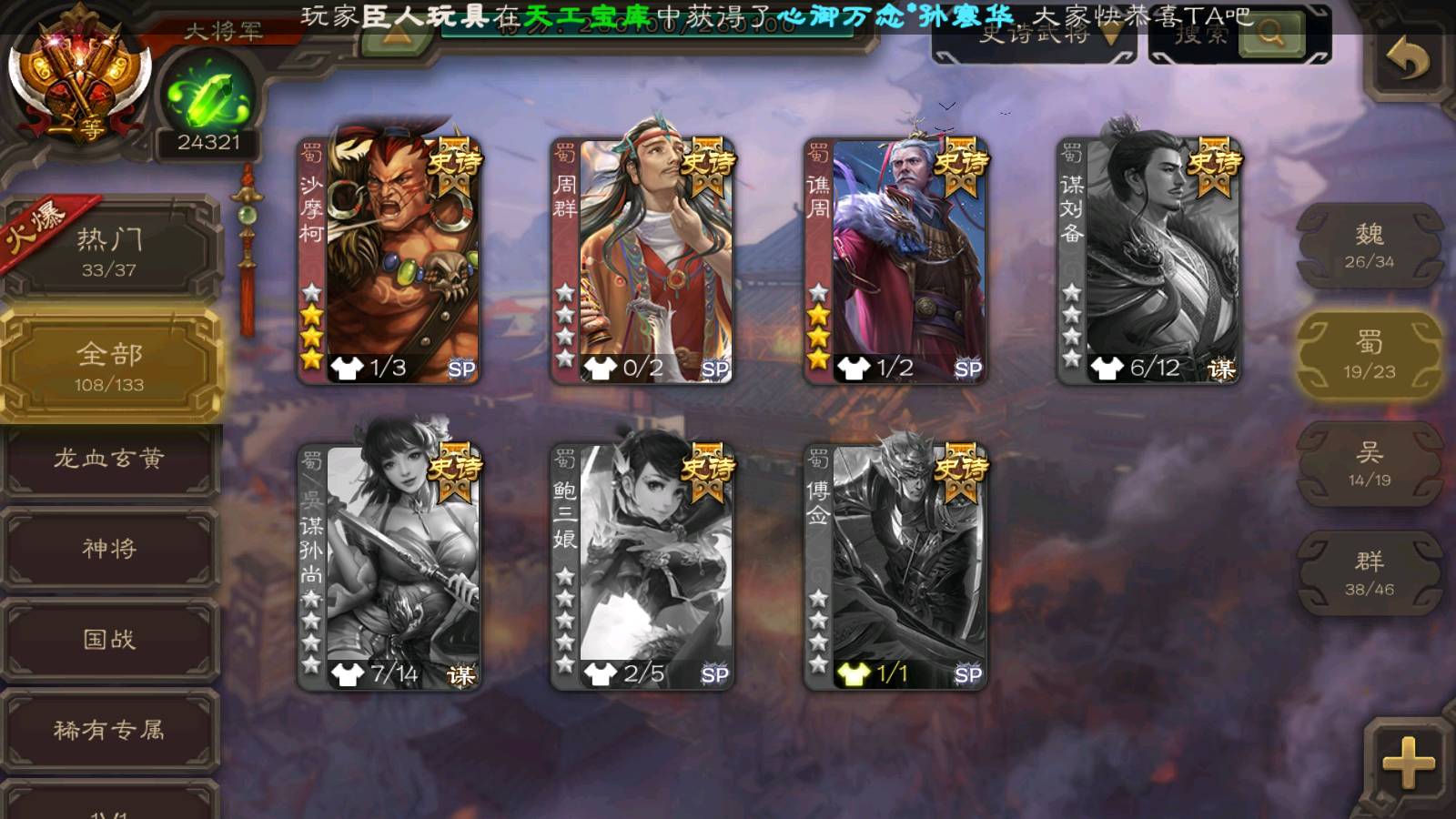Switch to the 热门 category tab
This screenshot has height=819, width=1456.
[x=109, y=251]
